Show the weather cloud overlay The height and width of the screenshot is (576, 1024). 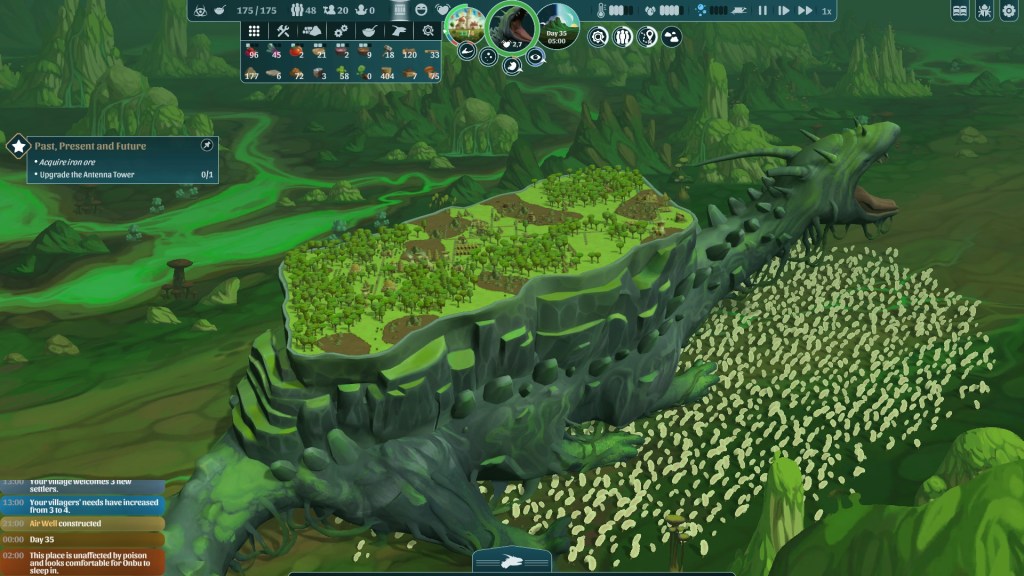tap(672, 37)
